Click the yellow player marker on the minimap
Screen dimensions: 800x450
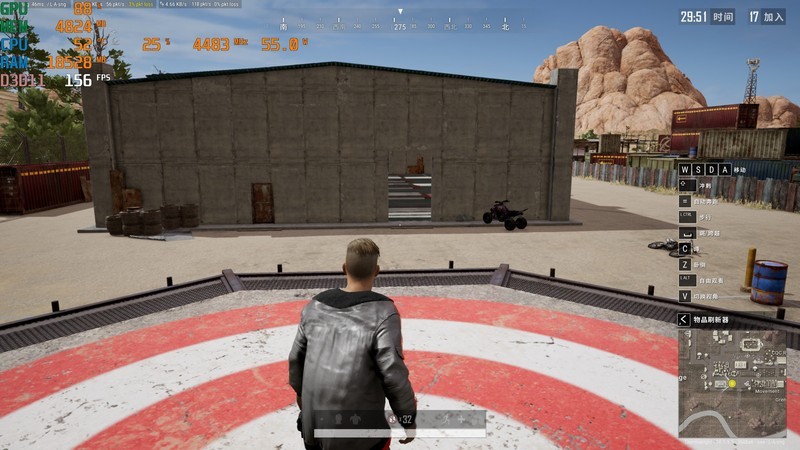(x=732, y=383)
